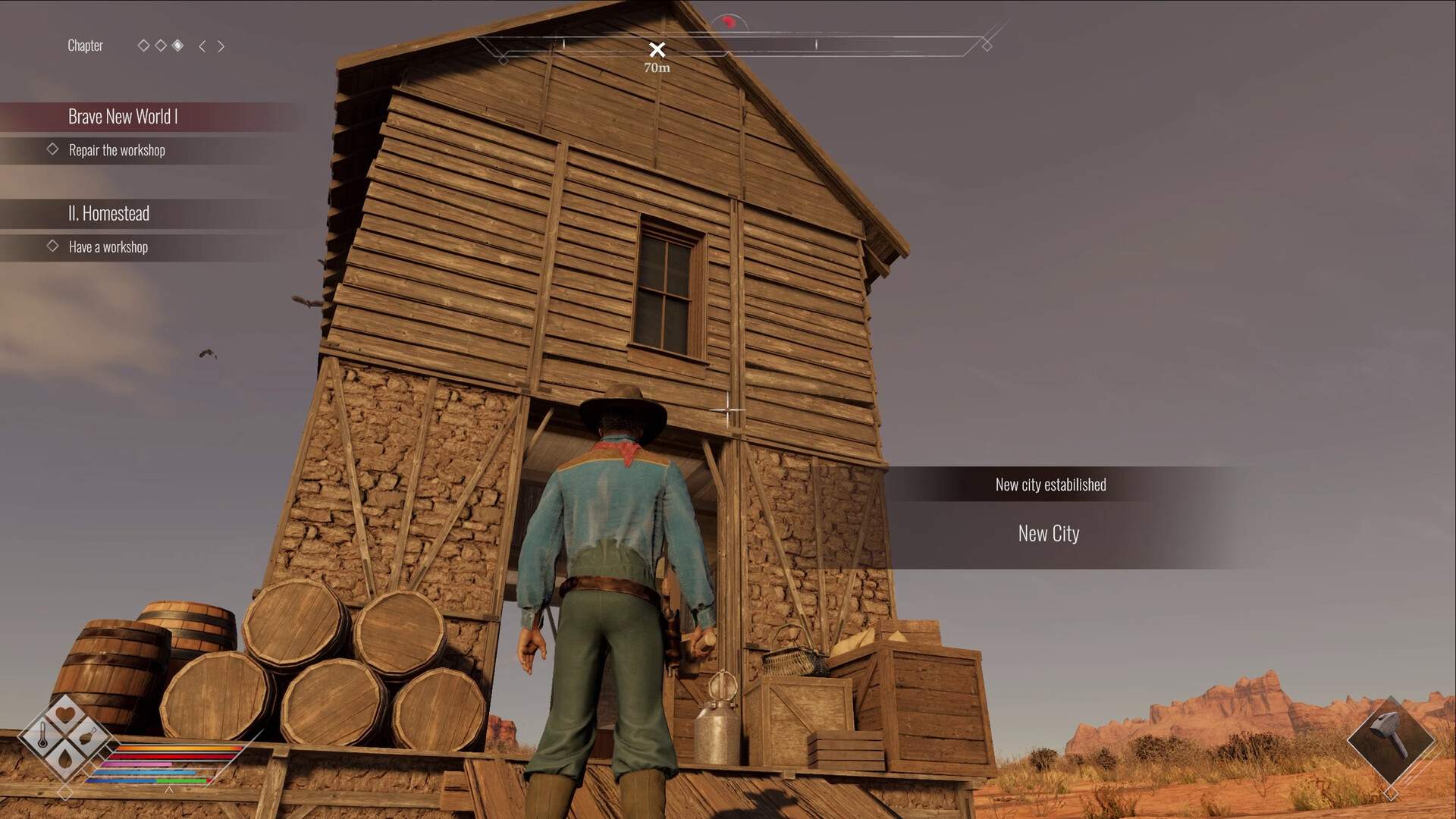Select the Repair the workshop objective
Screen dimensions: 1456x819
[x=117, y=150]
